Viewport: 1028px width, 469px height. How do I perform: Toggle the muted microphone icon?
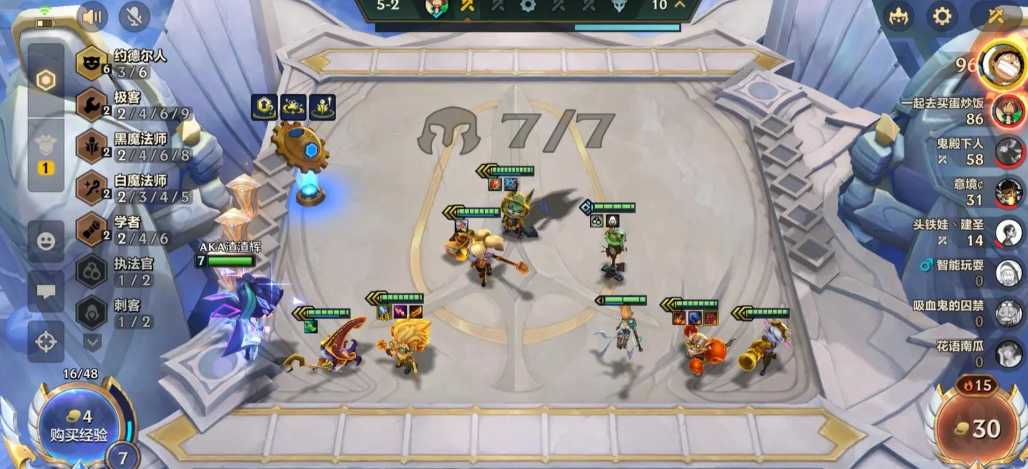tap(134, 16)
